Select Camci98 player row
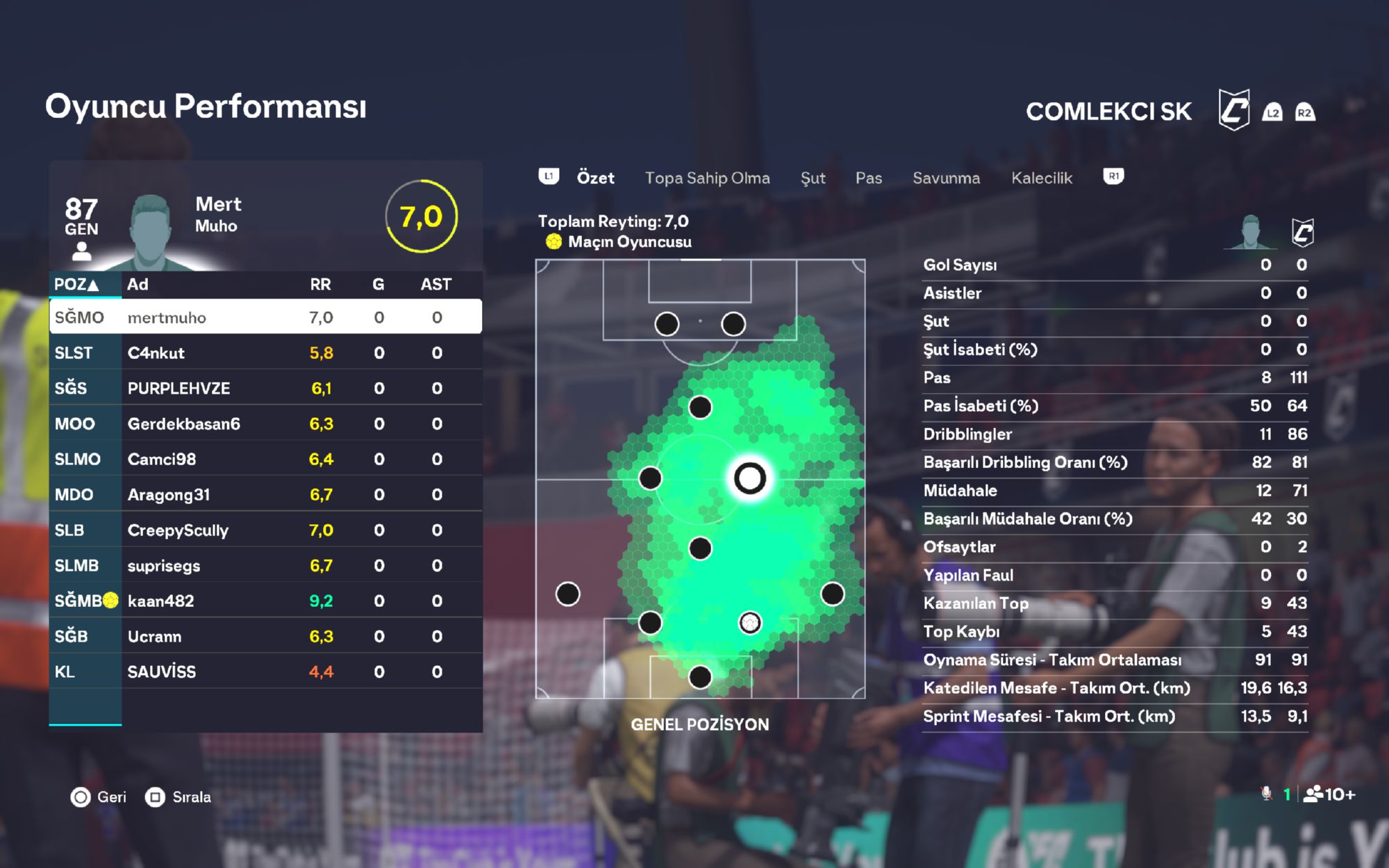Viewport: 1389px width, 868px height. (x=265, y=459)
